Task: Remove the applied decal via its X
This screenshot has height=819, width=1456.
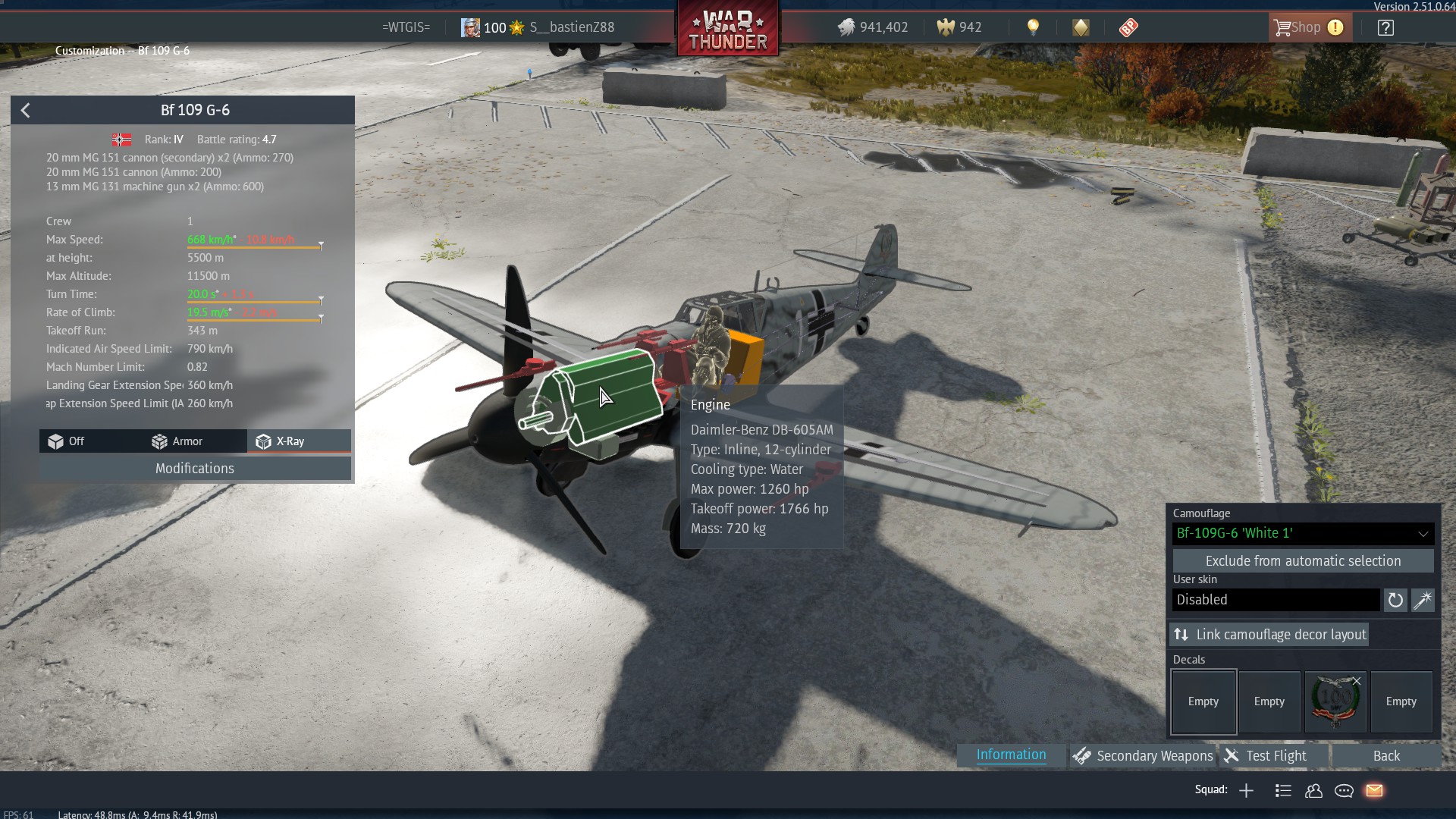Action: point(1357,681)
